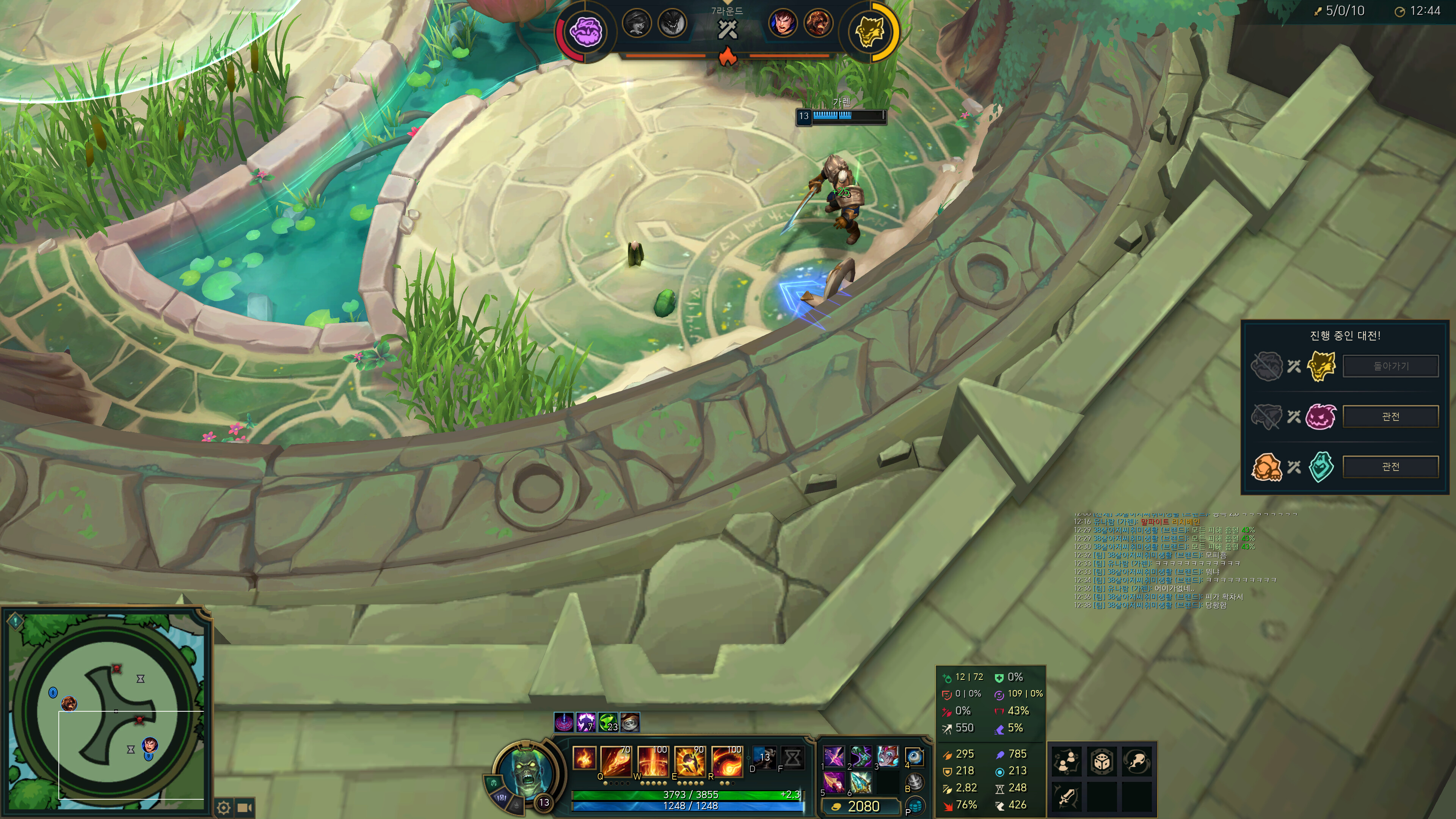This screenshot has height=819, width=1456.
Task: Select the hourglass summoner spell on F
Action: tap(792, 758)
